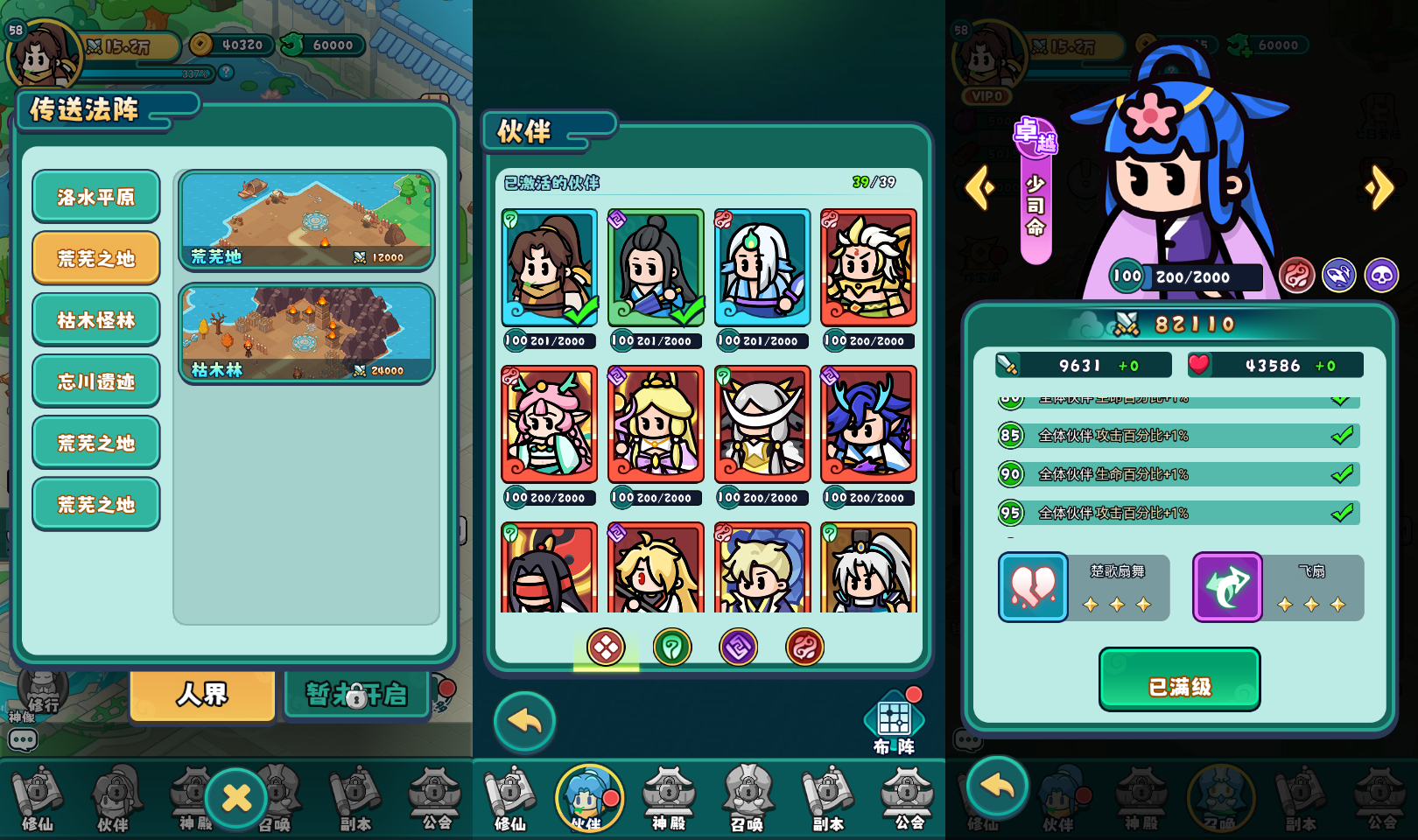This screenshot has height=840, width=1418.
Task: Pick the 荒芜地 map thumbnail
Action: (x=306, y=220)
